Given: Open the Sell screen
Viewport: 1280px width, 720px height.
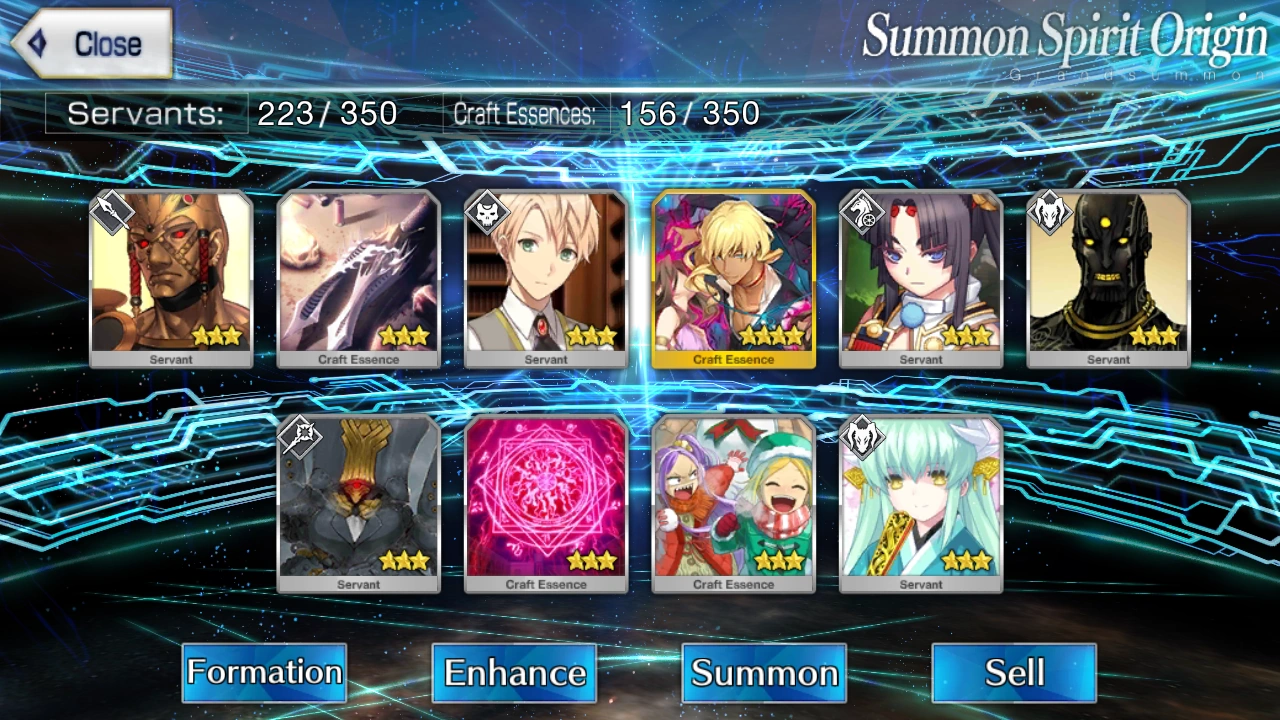Looking at the screenshot, I should click(x=1013, y=673).
